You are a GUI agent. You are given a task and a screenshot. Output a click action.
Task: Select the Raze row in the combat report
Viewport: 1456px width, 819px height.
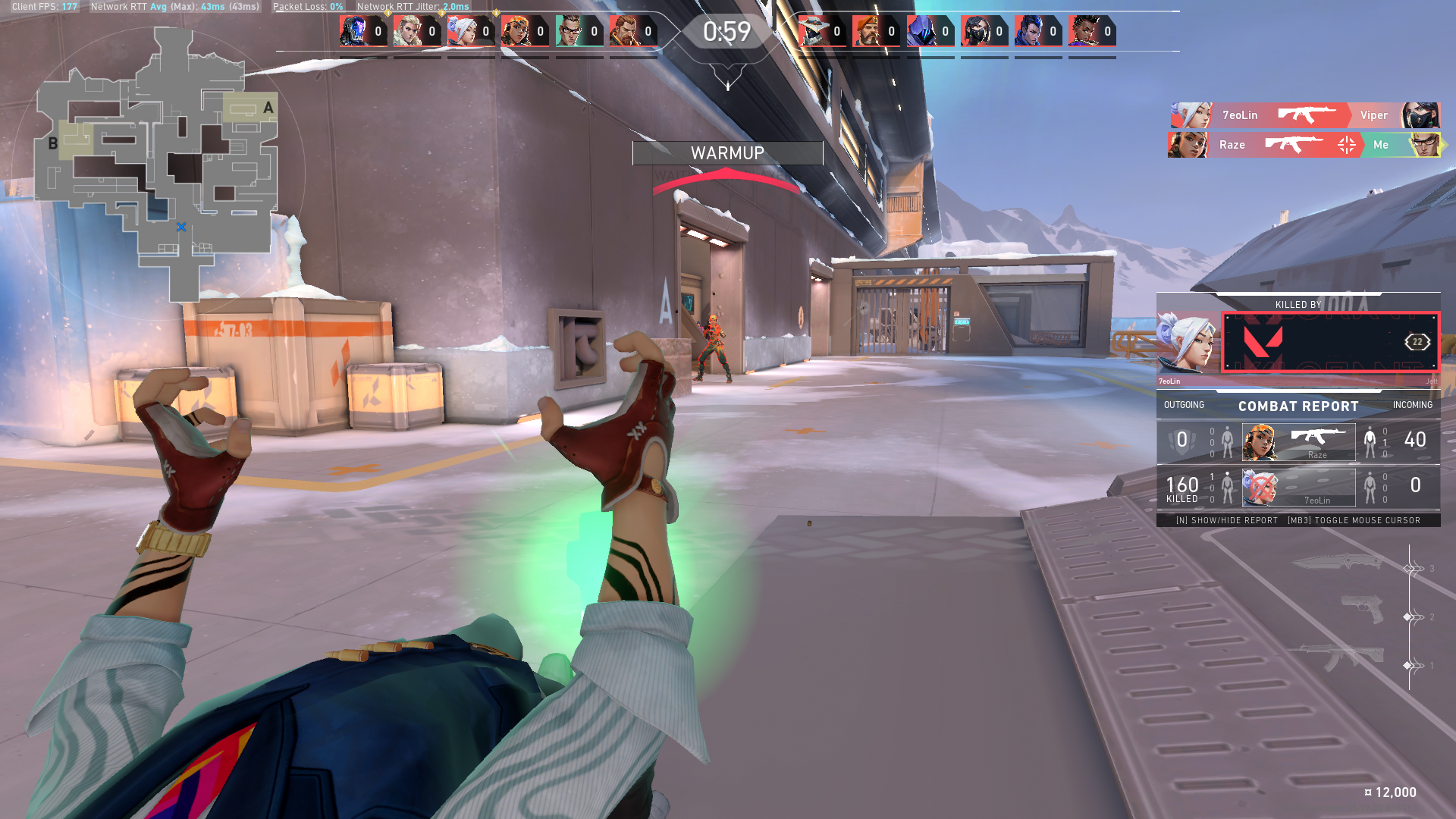coord(1298,442)
